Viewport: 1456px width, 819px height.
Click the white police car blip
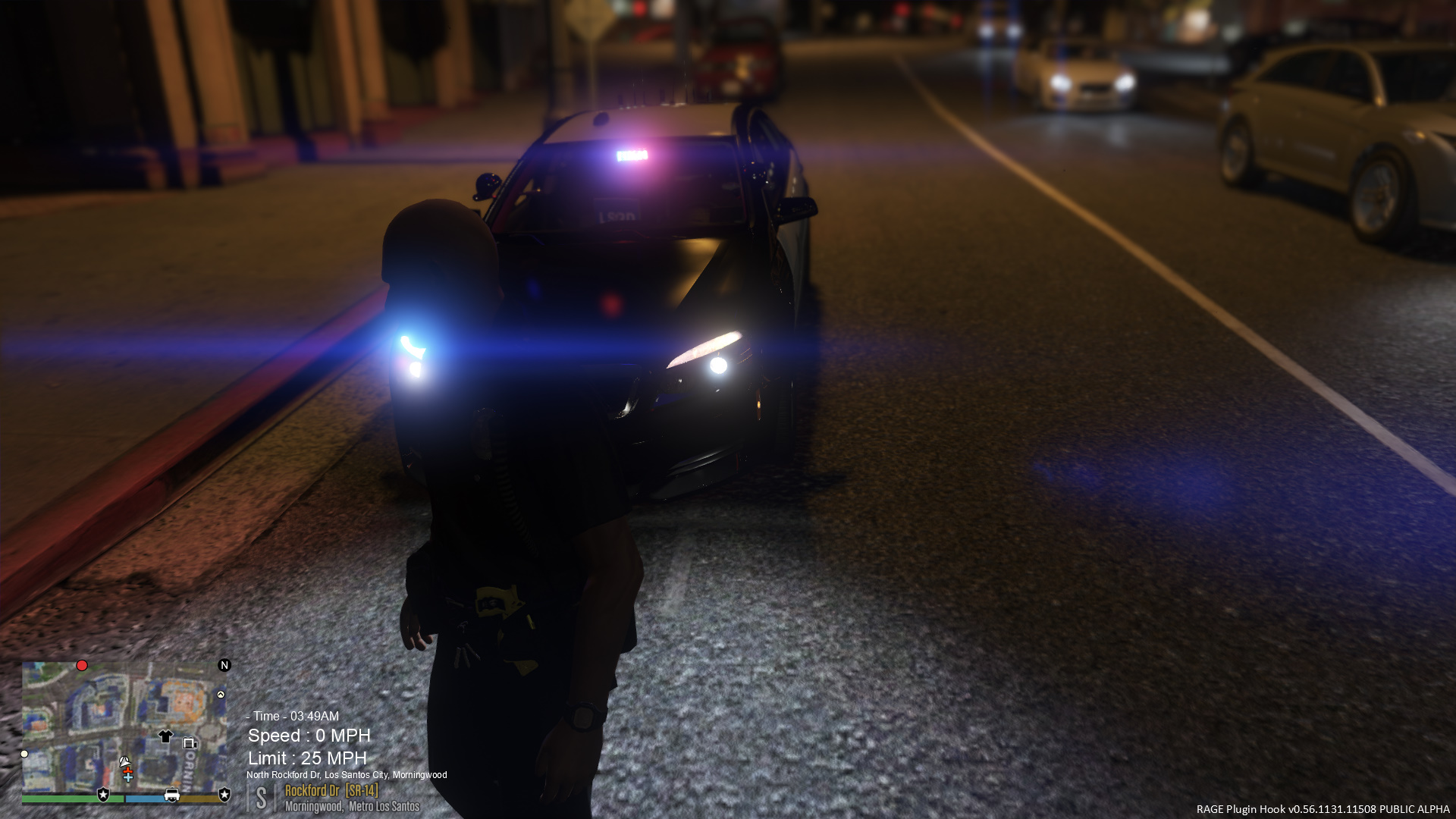click(172, 795)
